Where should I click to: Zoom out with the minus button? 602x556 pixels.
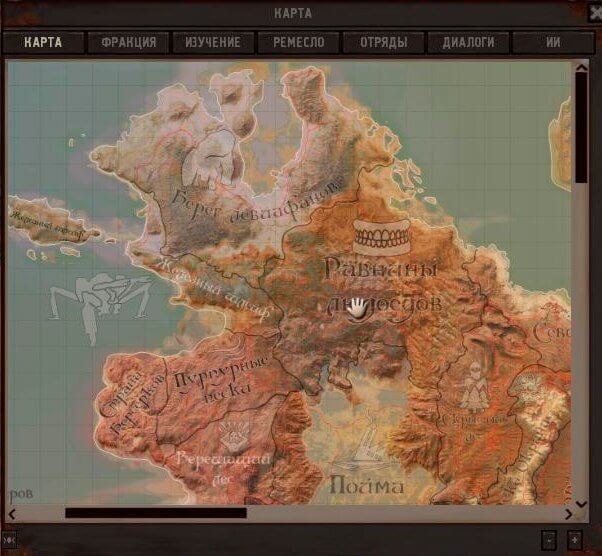[548, 540]
